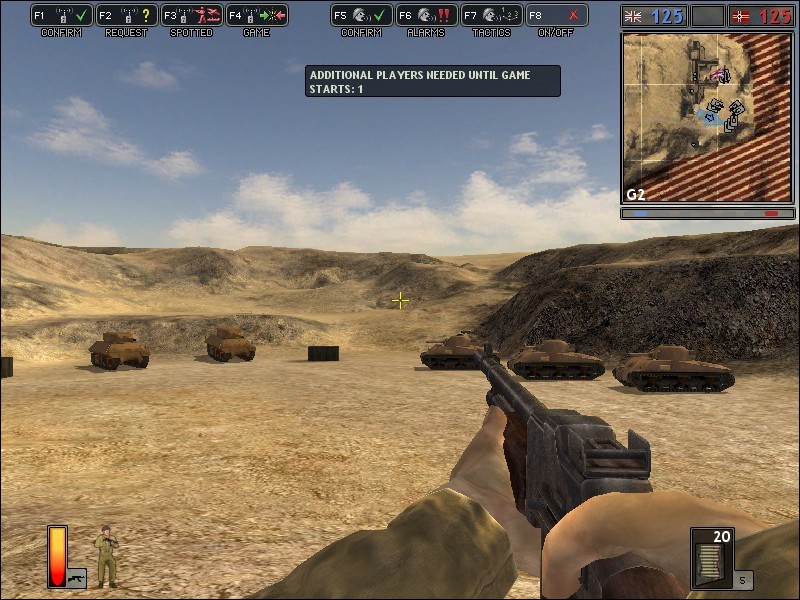Click the soldier stance icon

[106, 555]
